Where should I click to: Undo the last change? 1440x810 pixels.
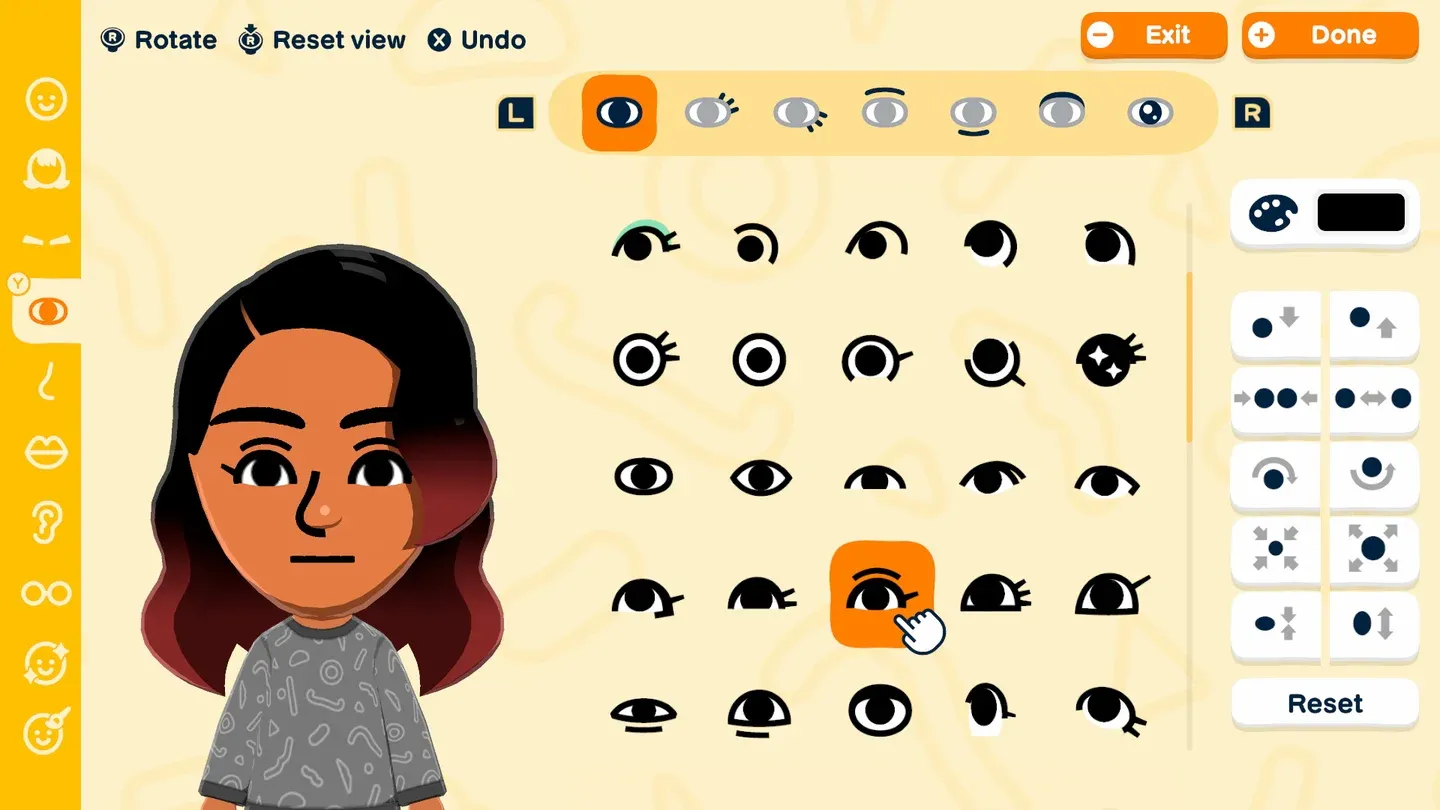(477, 39)
